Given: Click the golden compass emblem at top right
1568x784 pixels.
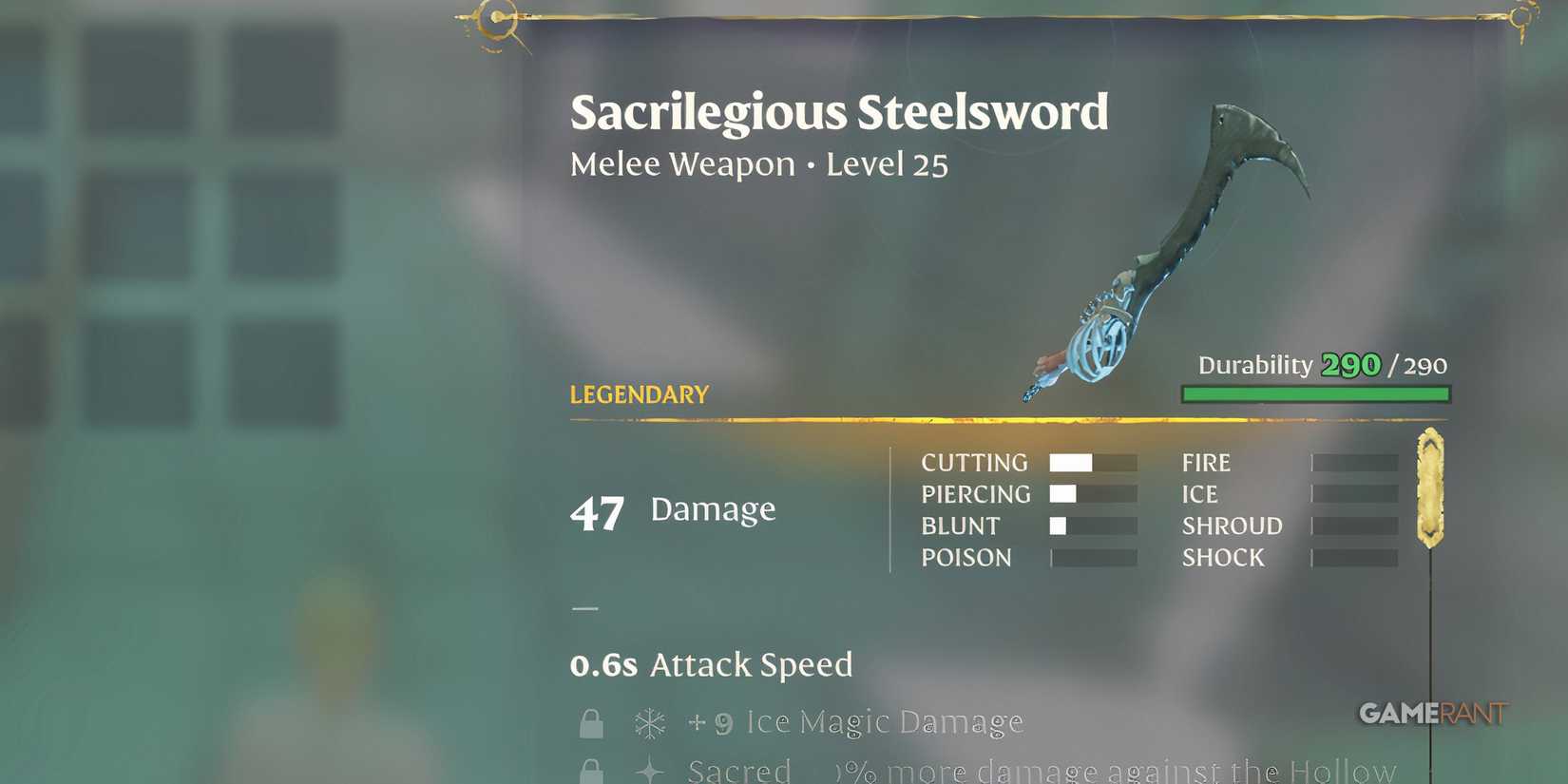Looking at the screenshot, I should (1521, 16).
